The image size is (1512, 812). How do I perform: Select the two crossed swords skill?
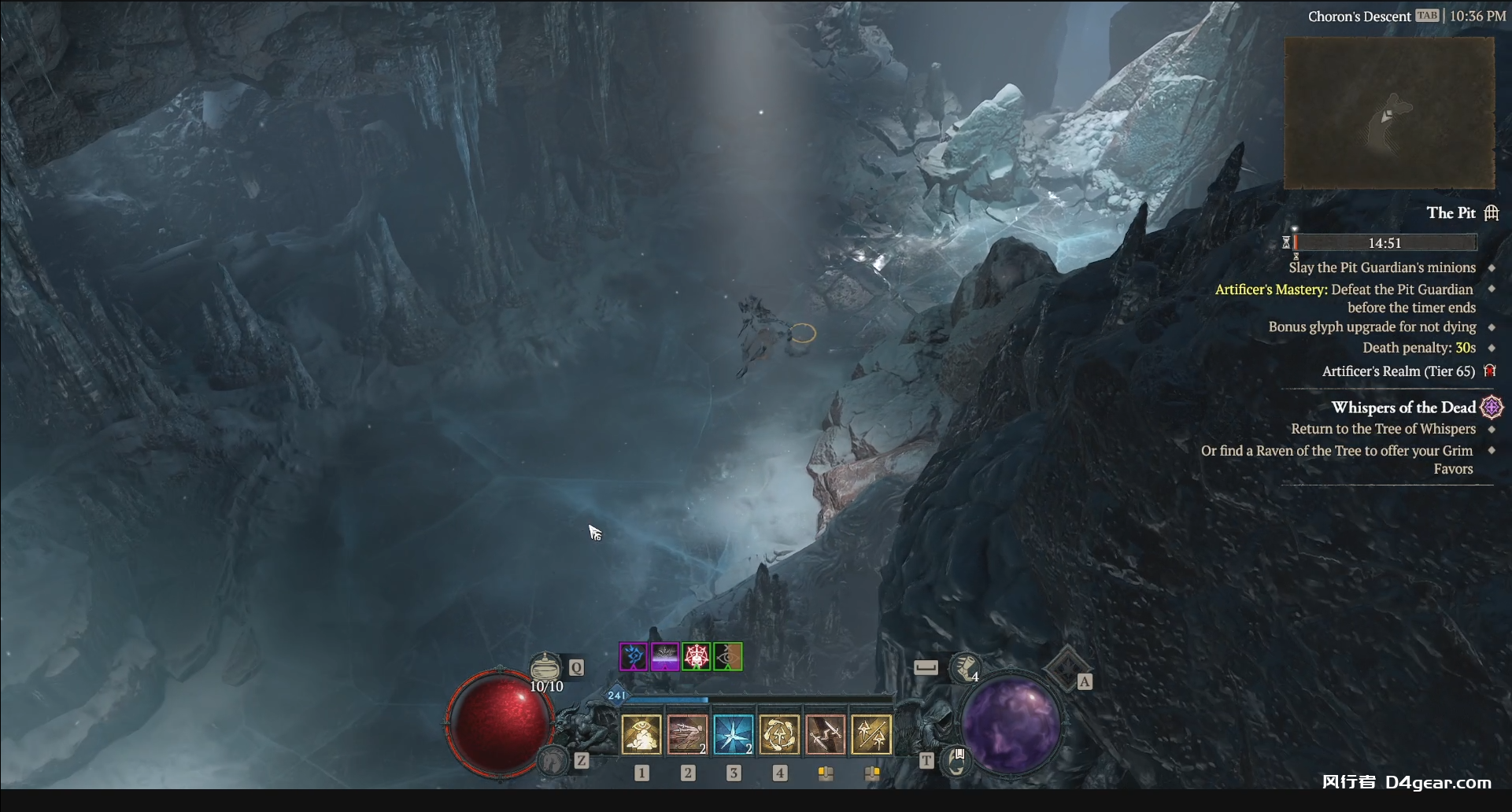[825, 734]
